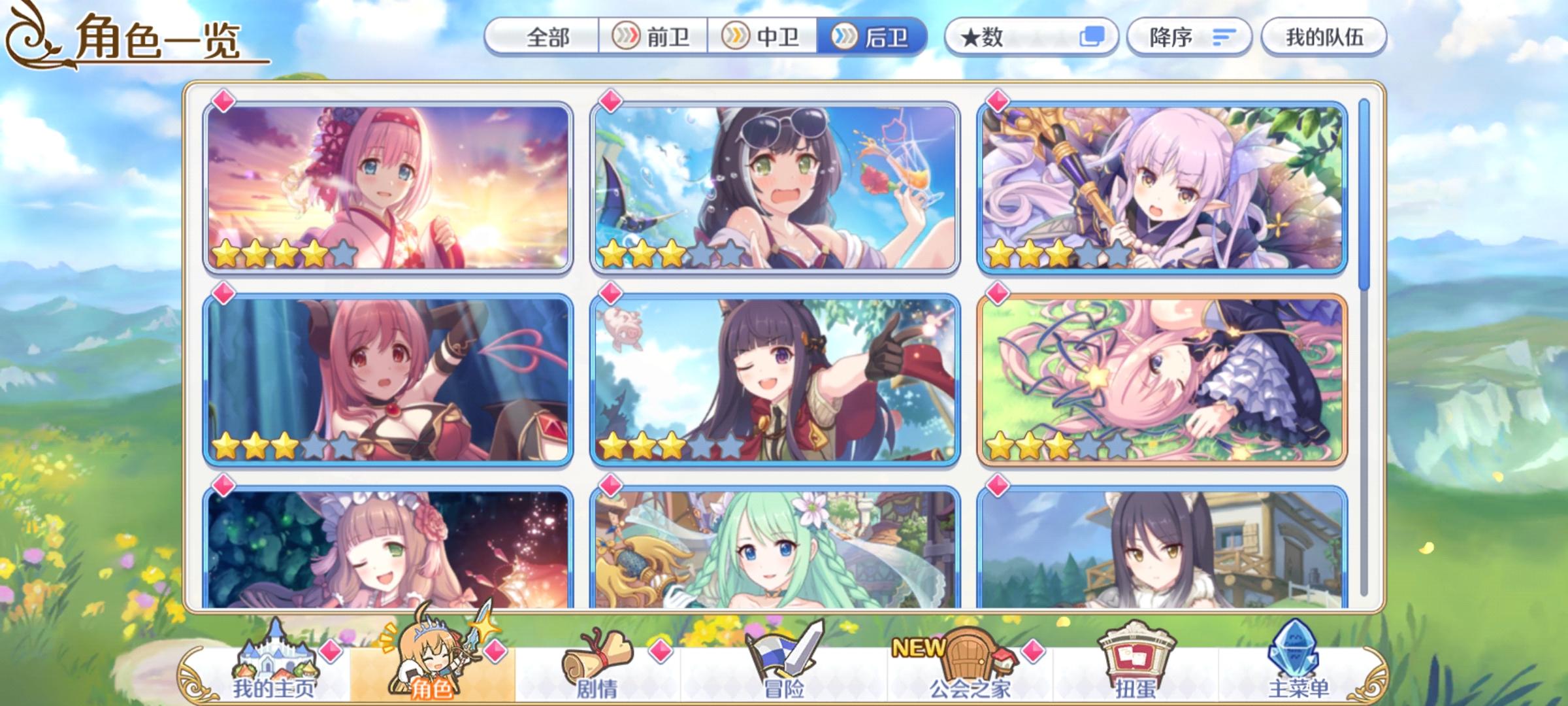Switch to the 全部 filter tab
This screenshot has height=706, width=1568.
(549, 37)
